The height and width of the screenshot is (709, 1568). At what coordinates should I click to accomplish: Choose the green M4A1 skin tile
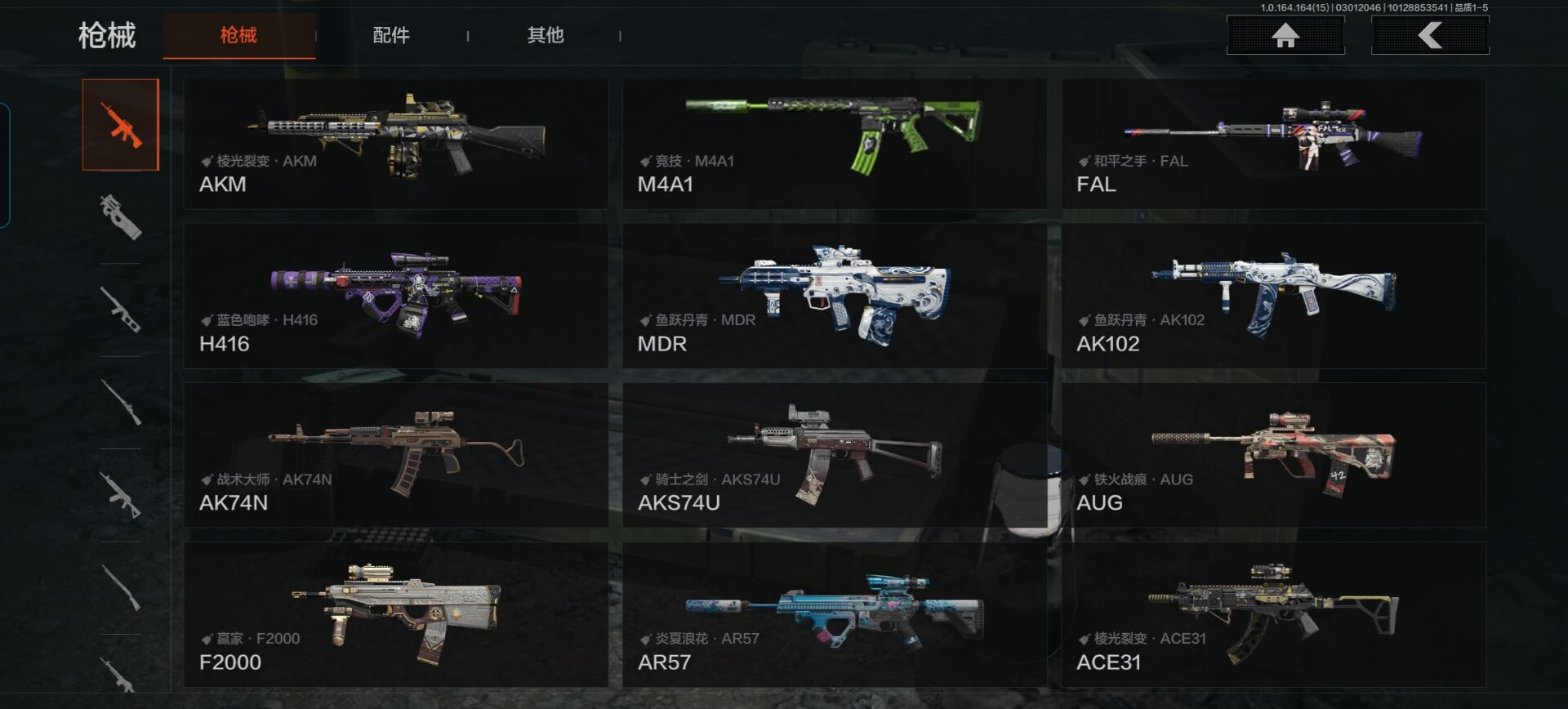click(834, 144)
